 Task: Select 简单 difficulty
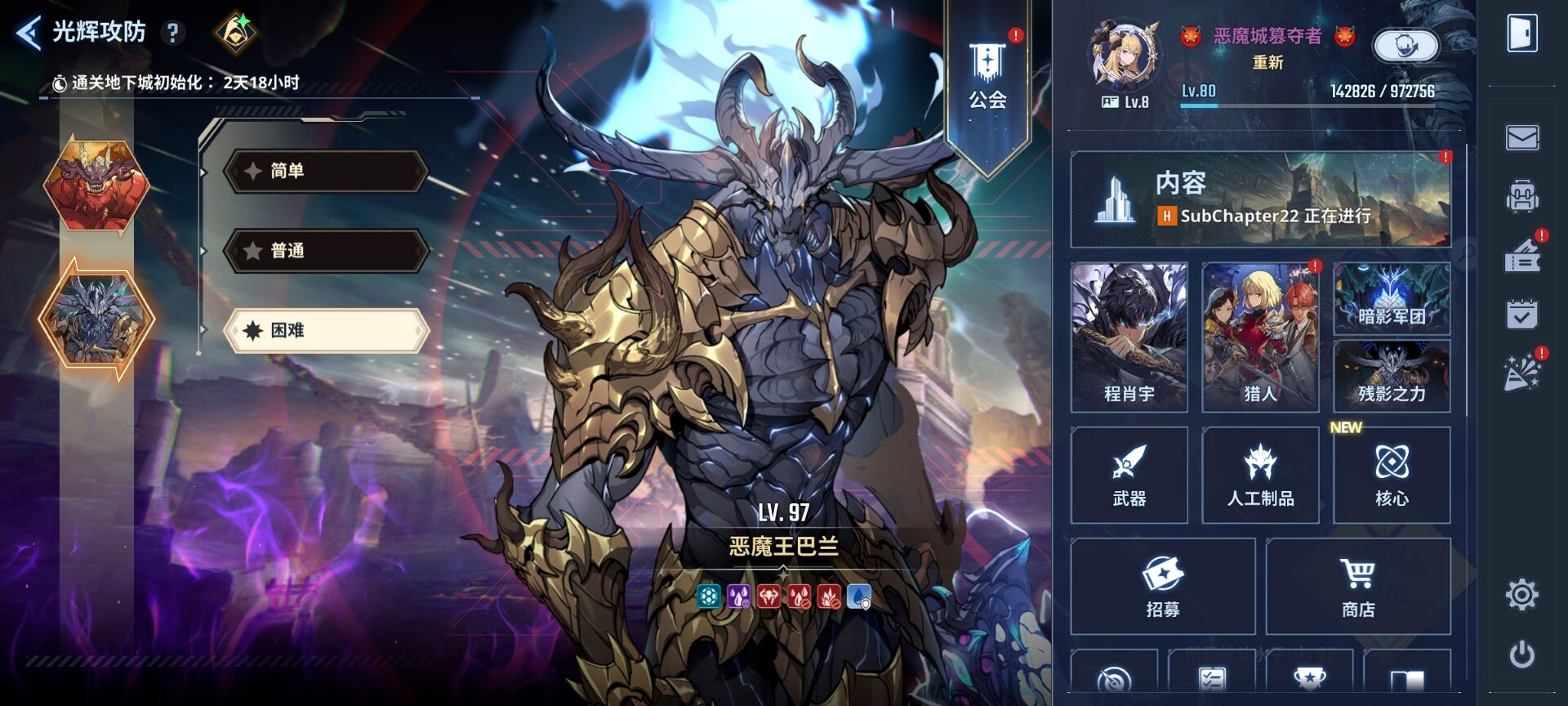tap(326, 171)
